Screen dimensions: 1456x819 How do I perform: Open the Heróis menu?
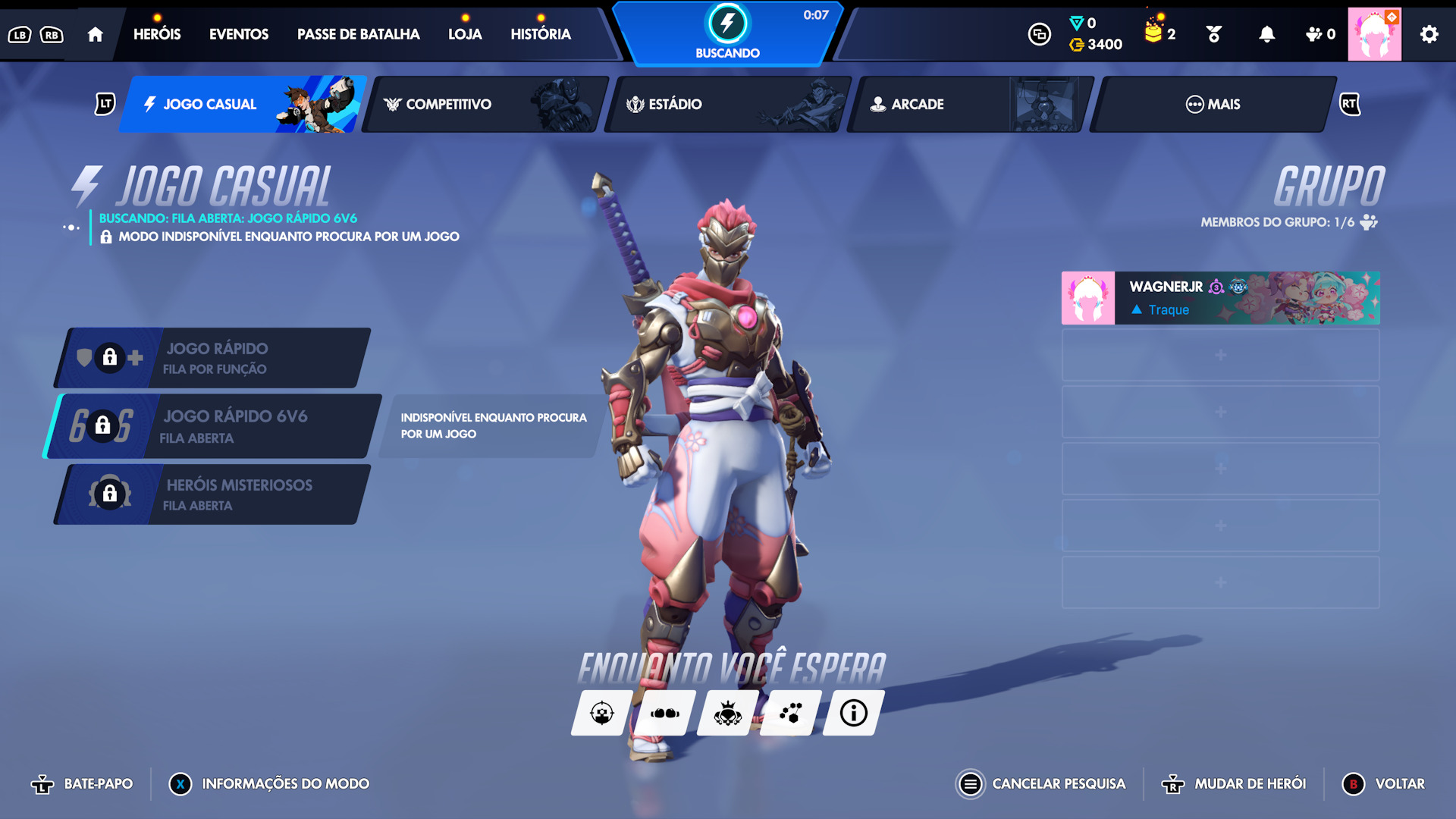pos(157,34)
